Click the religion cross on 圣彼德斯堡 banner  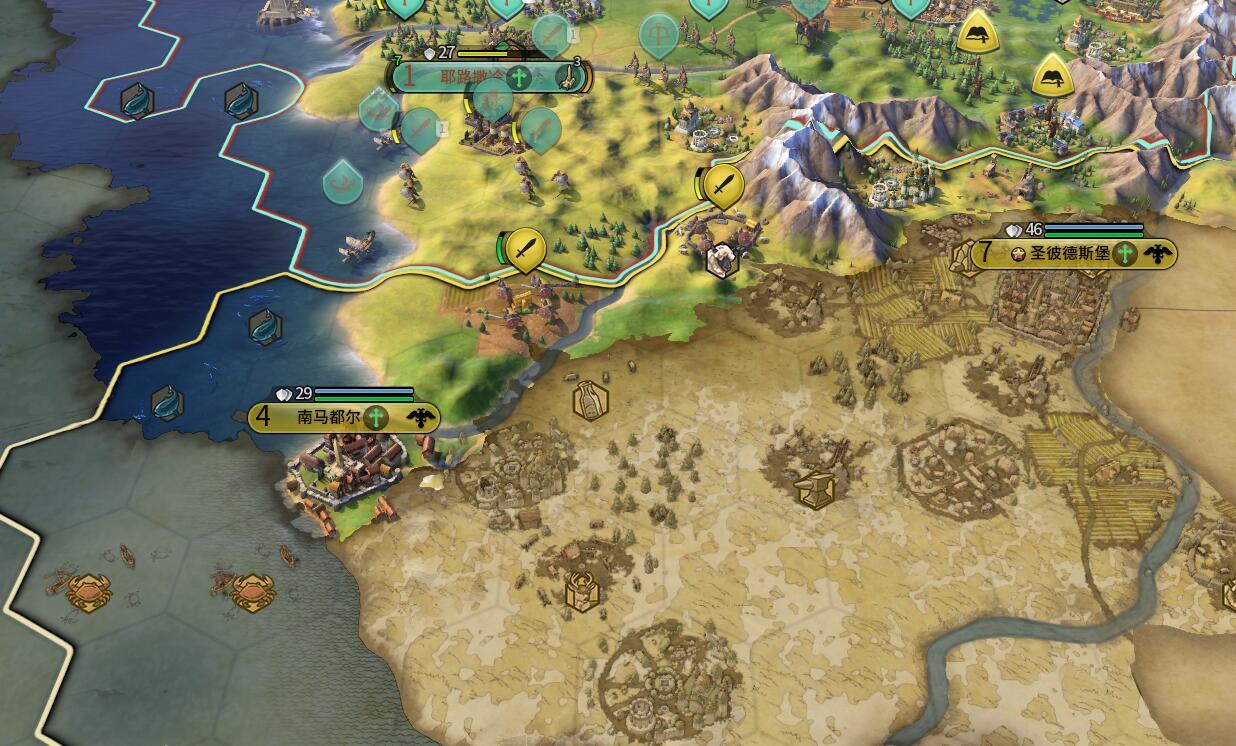[x=1126, y=254]
